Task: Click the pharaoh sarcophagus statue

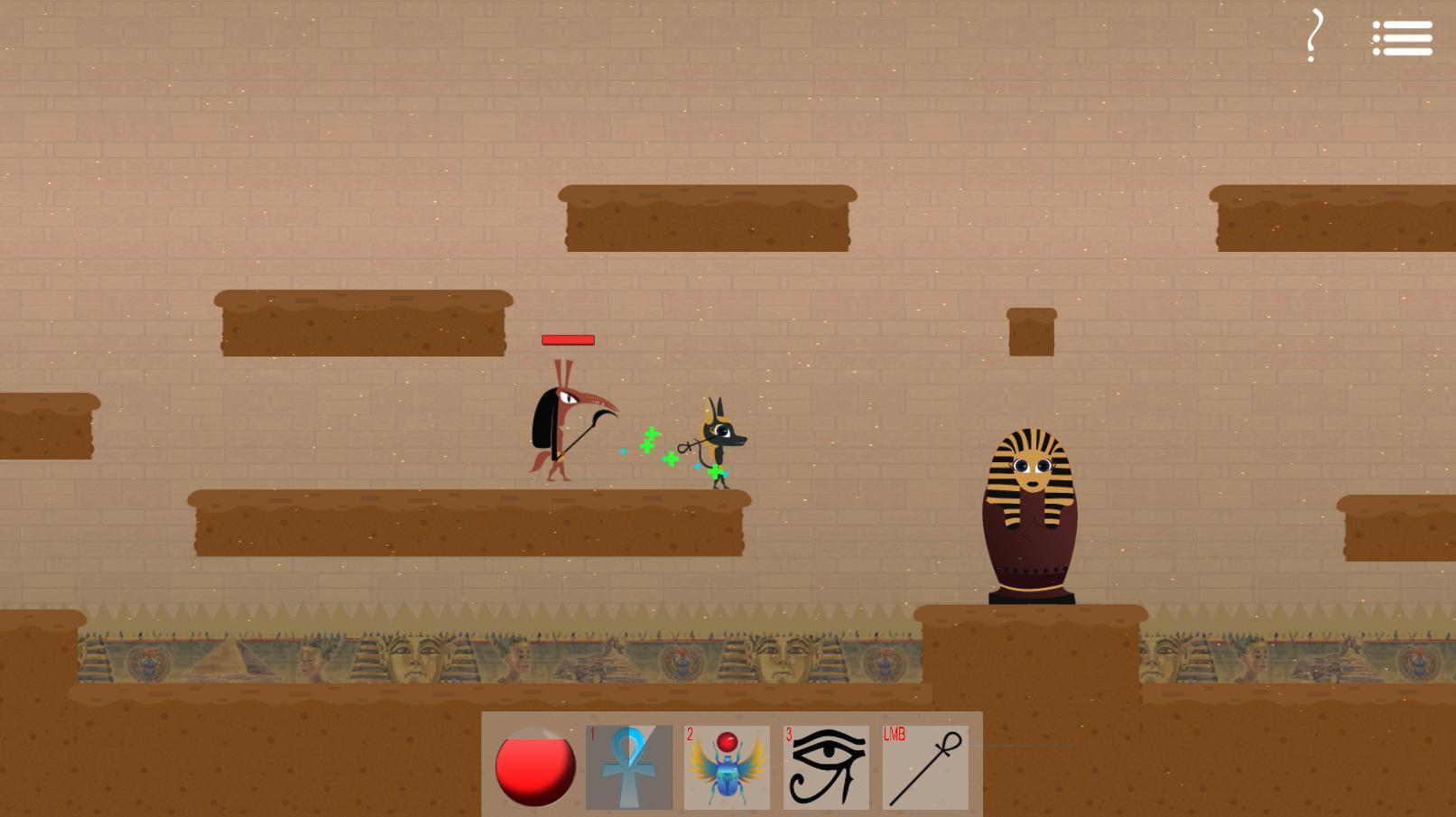Action: pyautogui.click(x=1031, y=506)
